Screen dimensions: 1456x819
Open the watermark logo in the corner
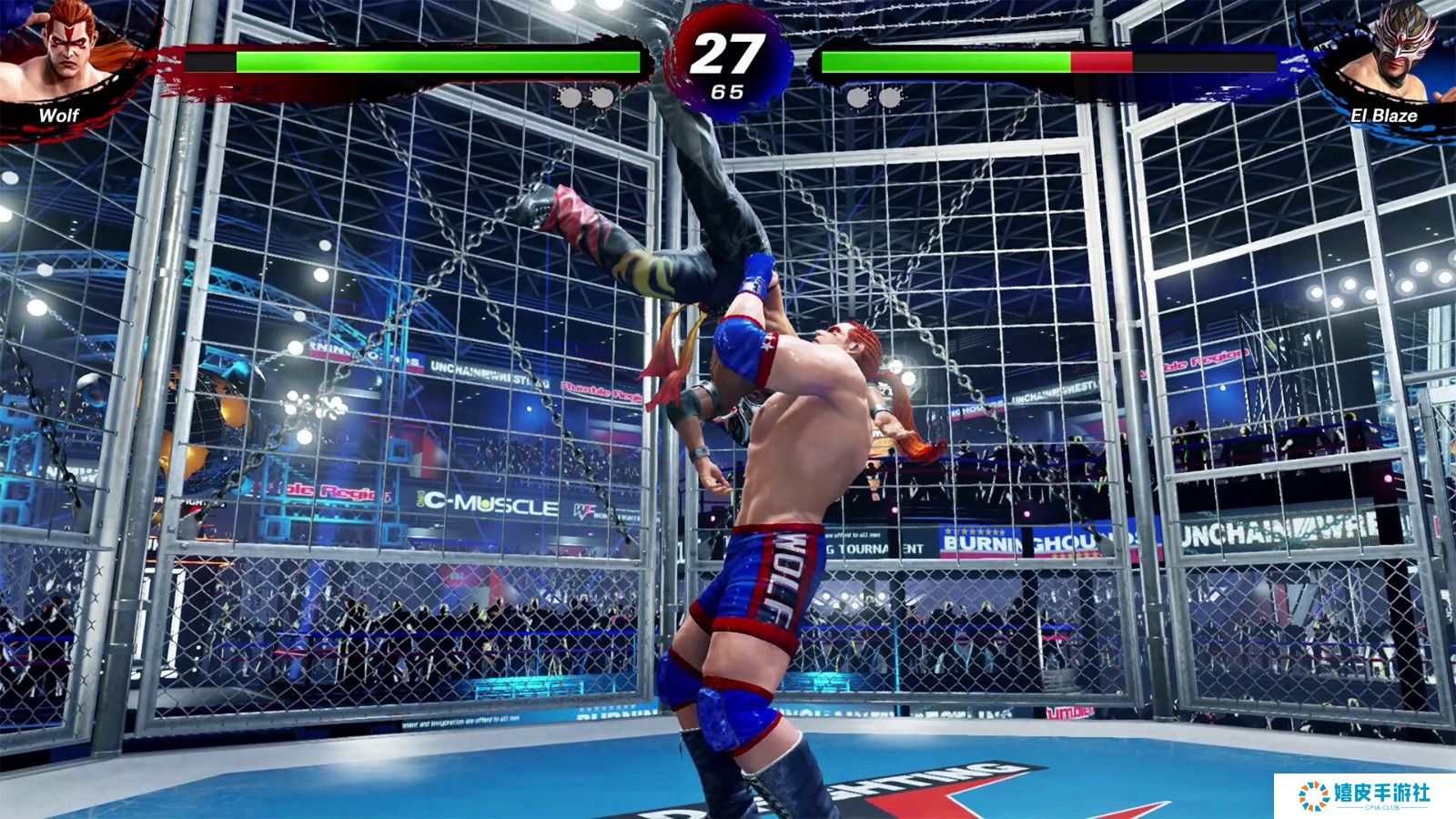pyautogui.click(x=1364, y=795)
